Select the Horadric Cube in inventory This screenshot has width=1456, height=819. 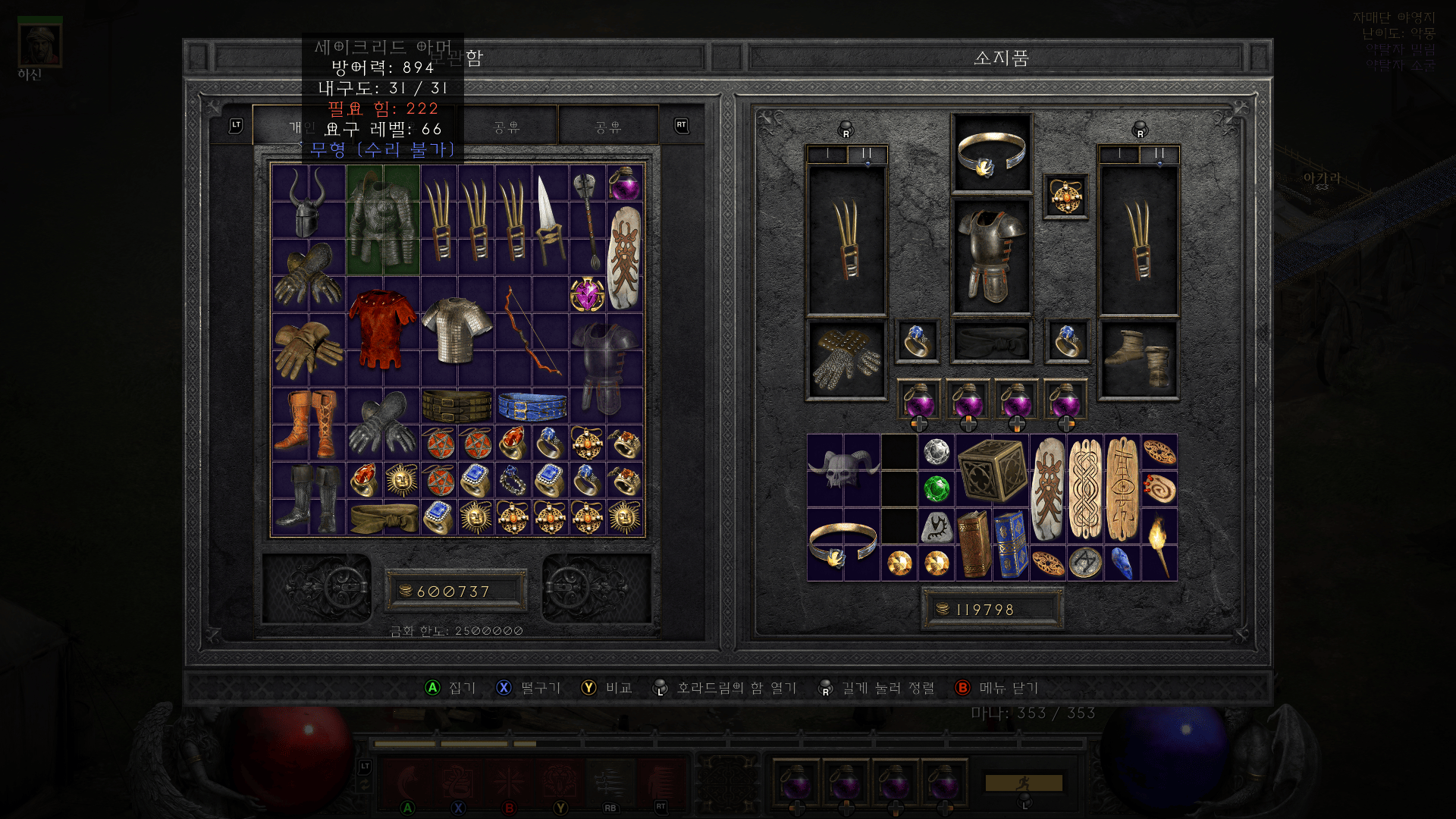click(992, 471)
